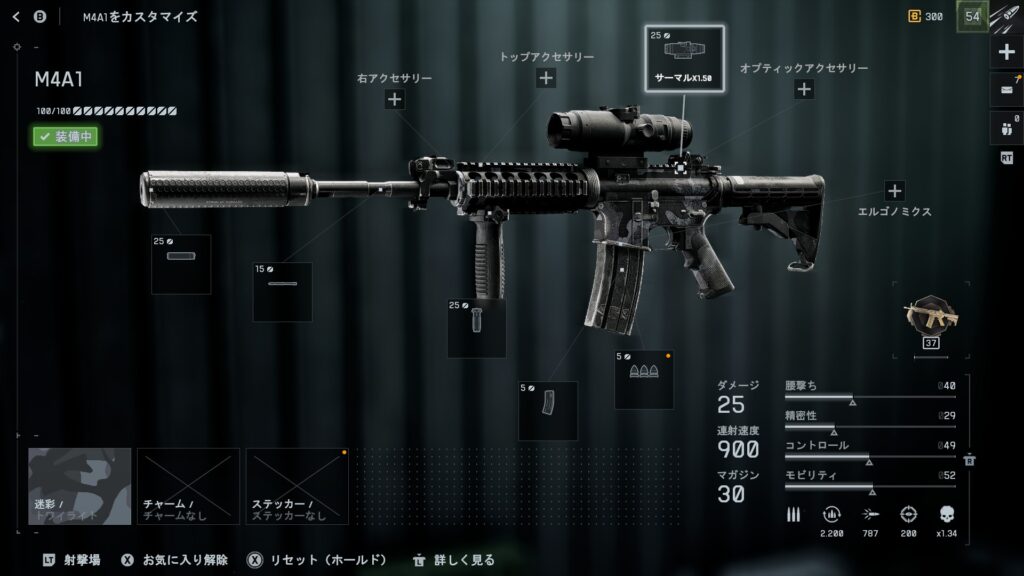Select the Thermal x1.50 scope slot
Screen dimensions: 1024x576
point(684,58)
